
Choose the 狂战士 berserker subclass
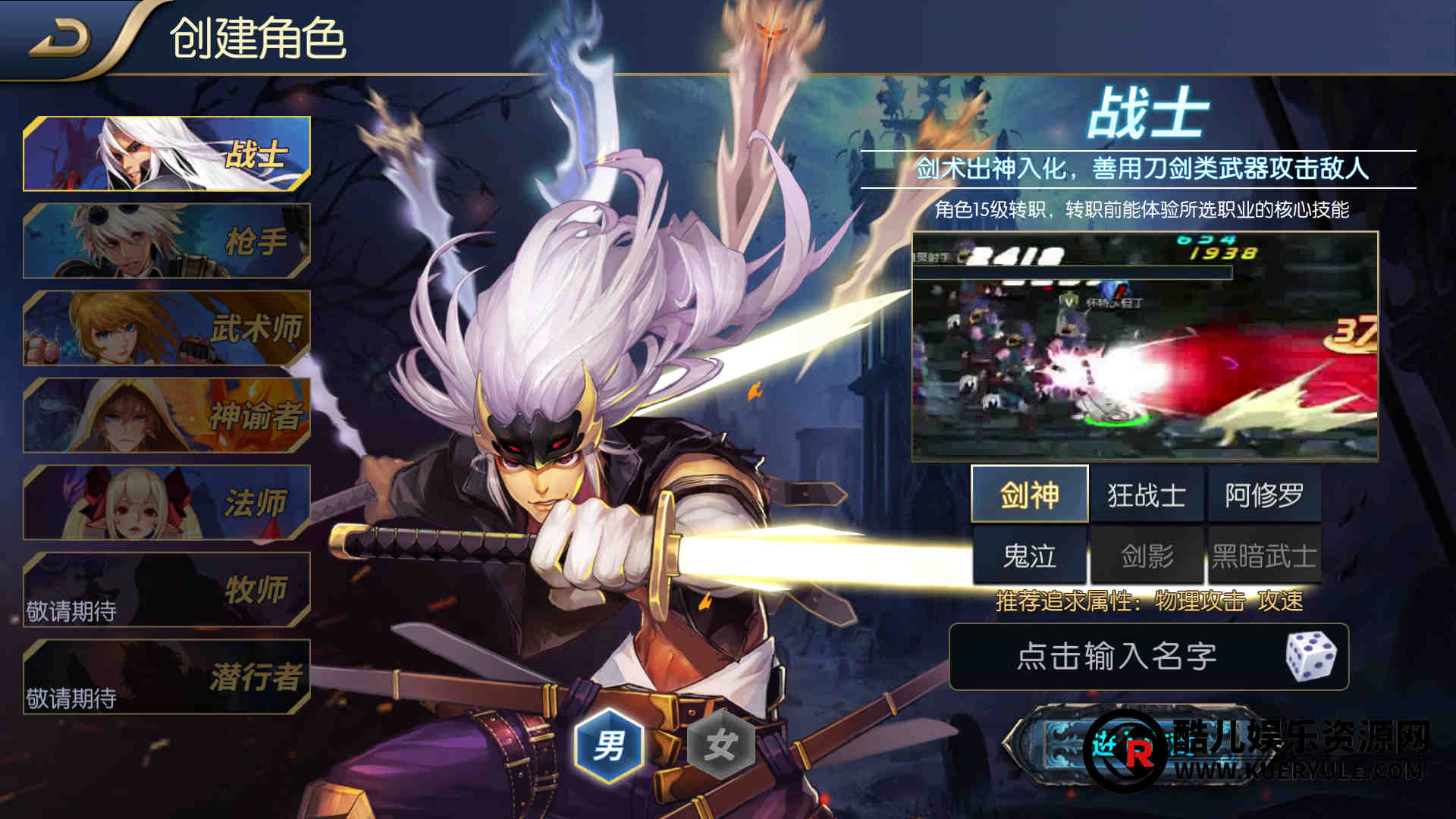[1147, 495]
